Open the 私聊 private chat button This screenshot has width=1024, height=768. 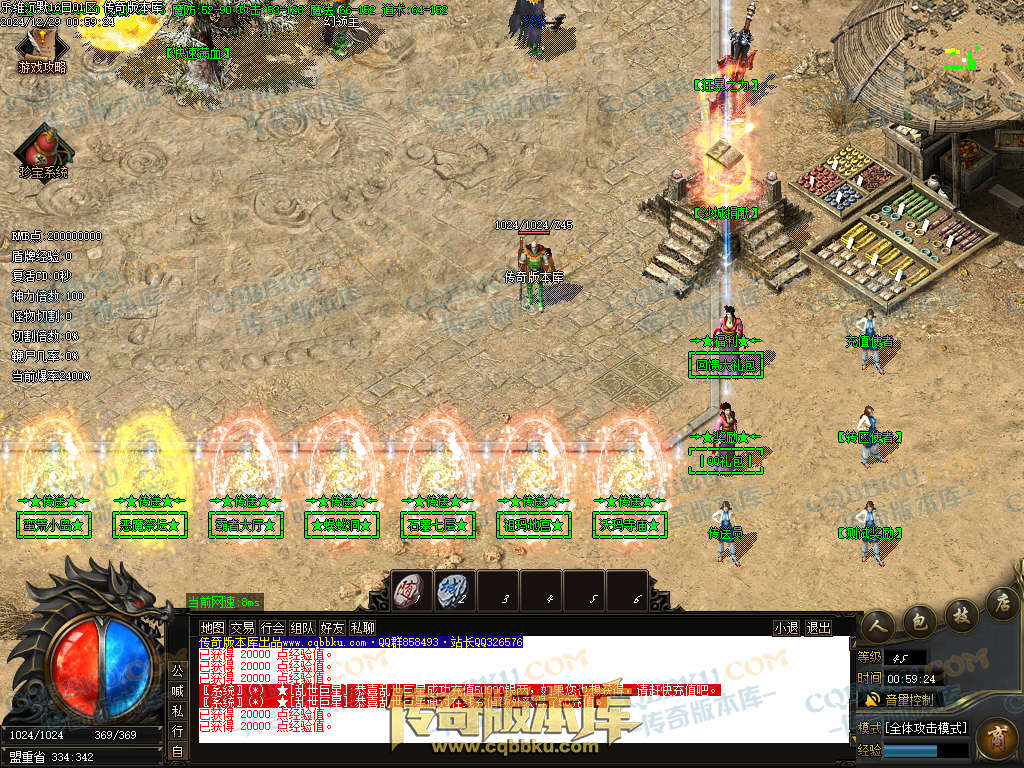(362, 628)
